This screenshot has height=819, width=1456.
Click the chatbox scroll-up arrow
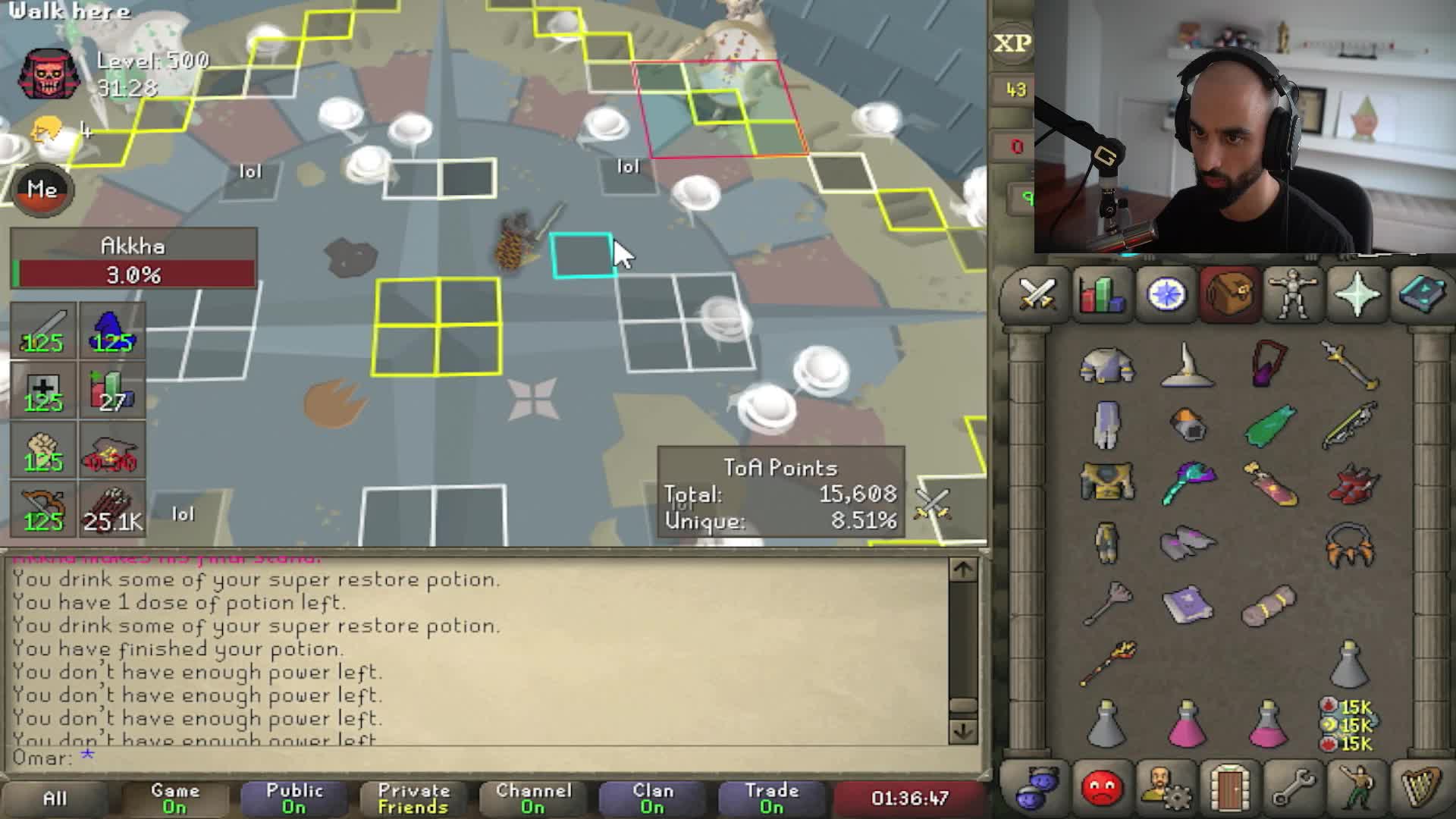tap(963, 570)
